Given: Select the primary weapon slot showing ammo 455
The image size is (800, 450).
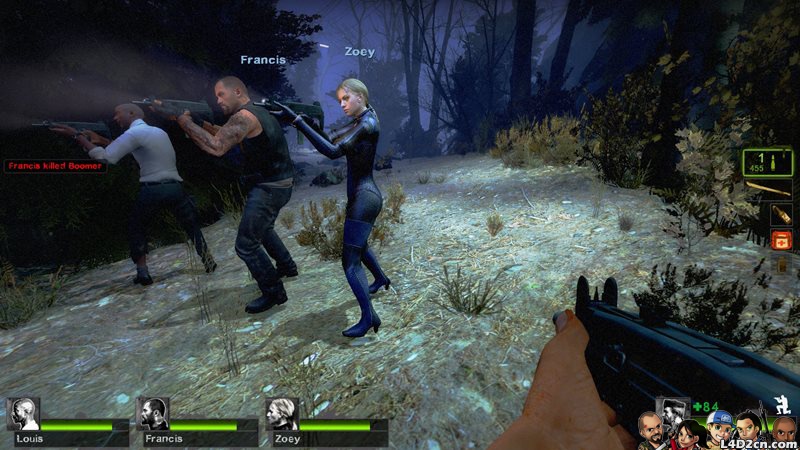Looking at the screenshot, I should 767,162.
